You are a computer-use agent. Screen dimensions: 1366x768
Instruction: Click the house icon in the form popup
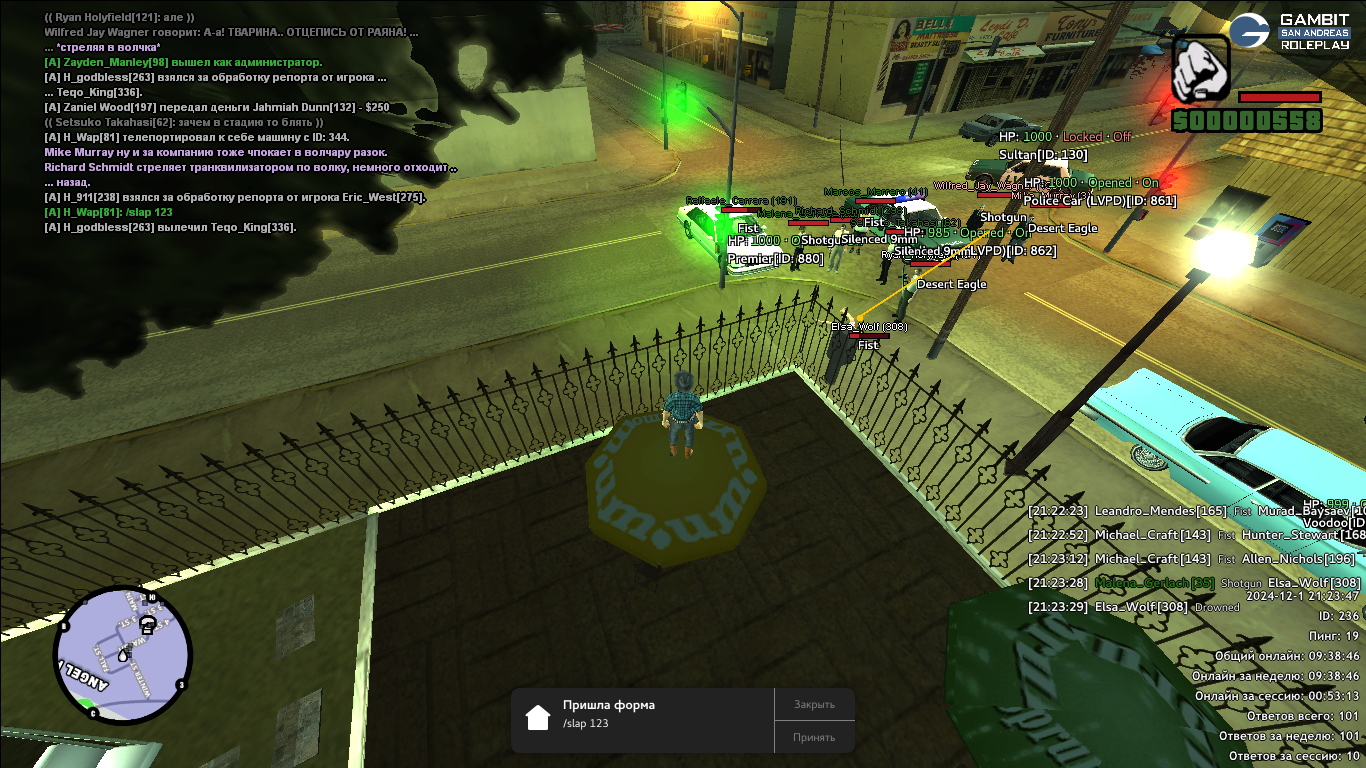pos(538,717)
